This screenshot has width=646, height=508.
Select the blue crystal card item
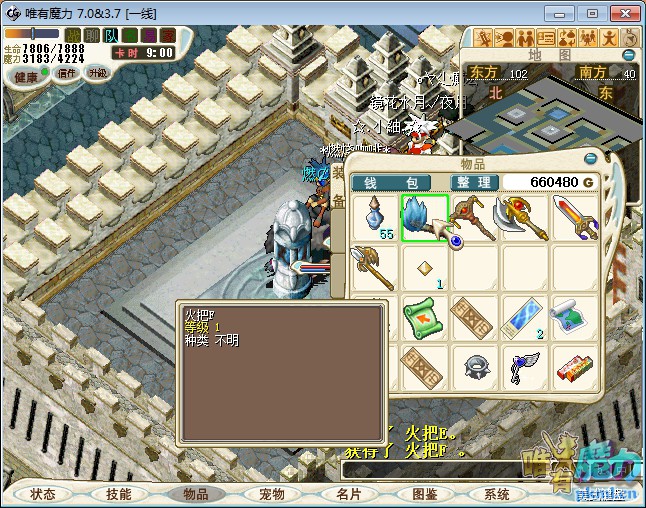click(x=524, y=318)
